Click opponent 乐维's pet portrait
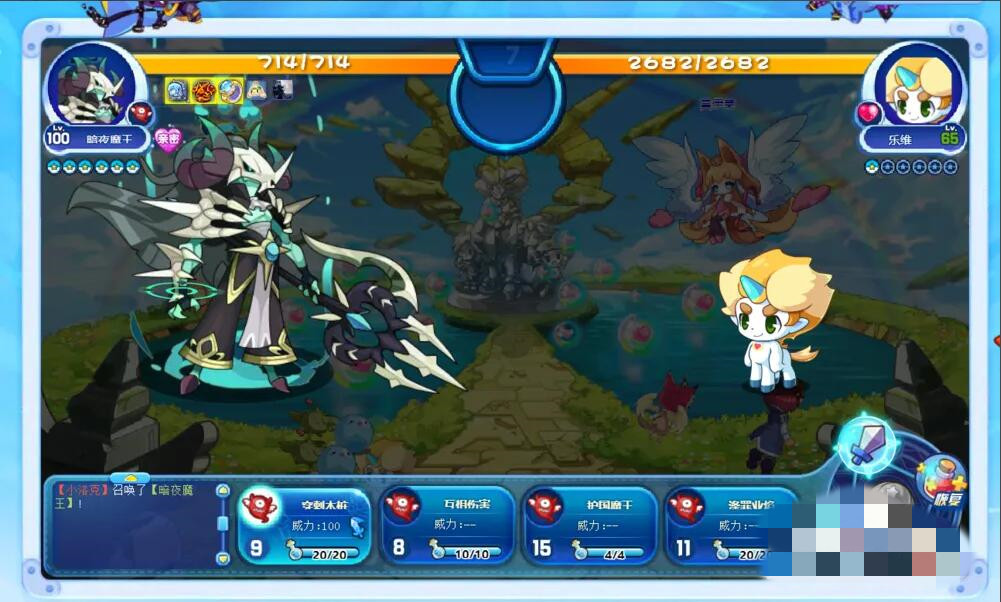The width and height of the screenshot is (1001, 602). click(x=912, y=86)
